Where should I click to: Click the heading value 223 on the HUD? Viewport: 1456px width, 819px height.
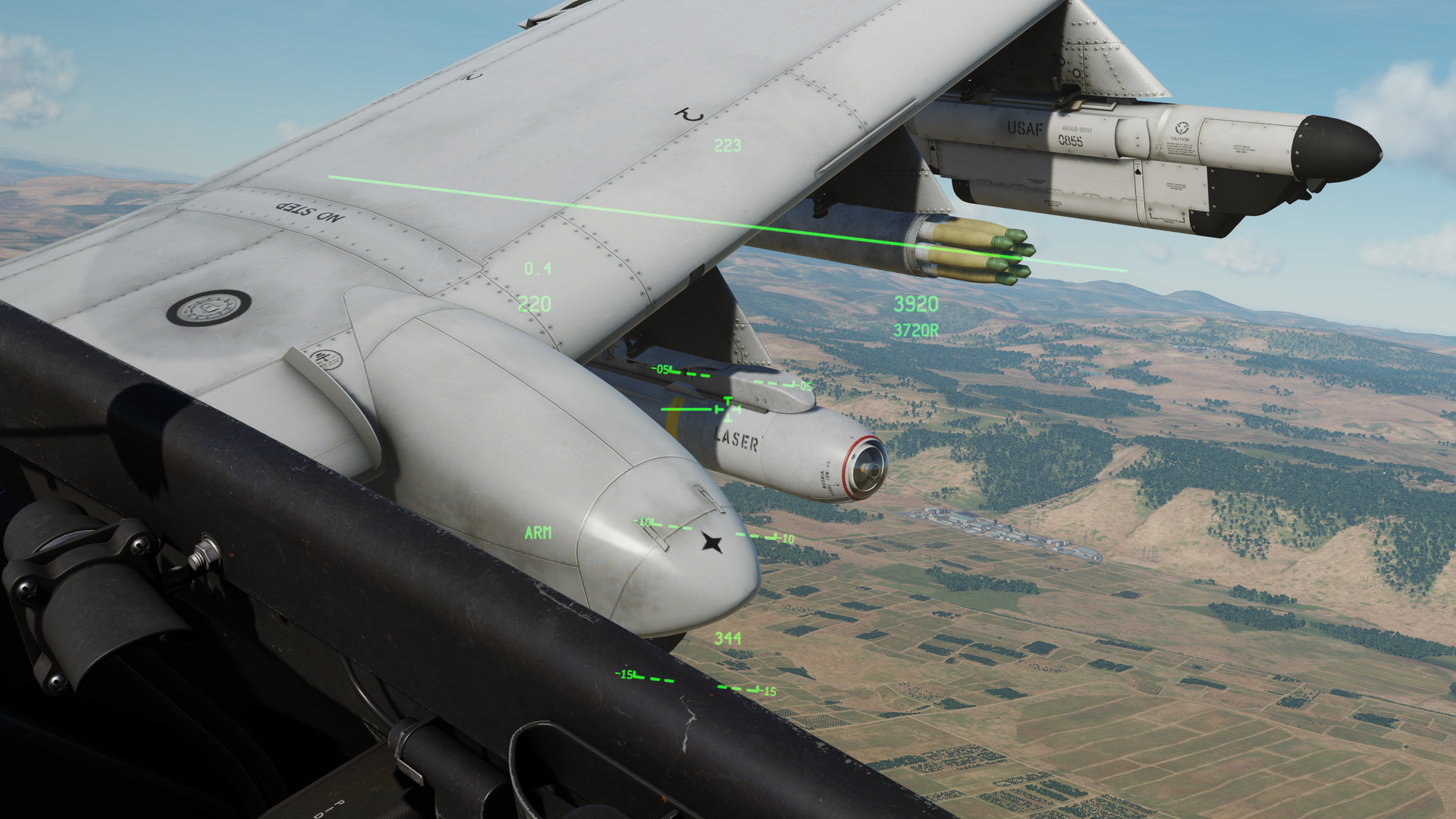click(x=726, y=146)
